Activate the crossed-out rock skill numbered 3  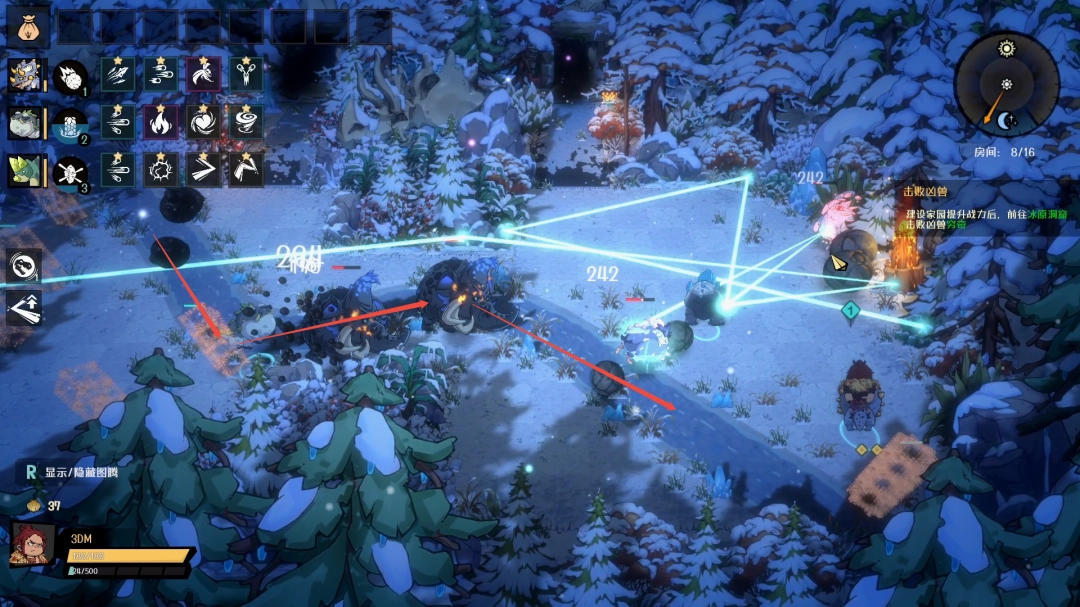click(x=70, y=172)
